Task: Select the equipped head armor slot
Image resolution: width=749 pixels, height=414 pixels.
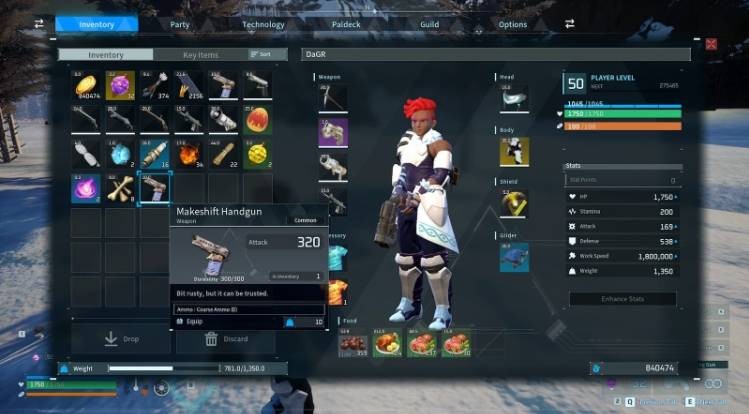Action: pyautogui.click(x=513, y=98)
